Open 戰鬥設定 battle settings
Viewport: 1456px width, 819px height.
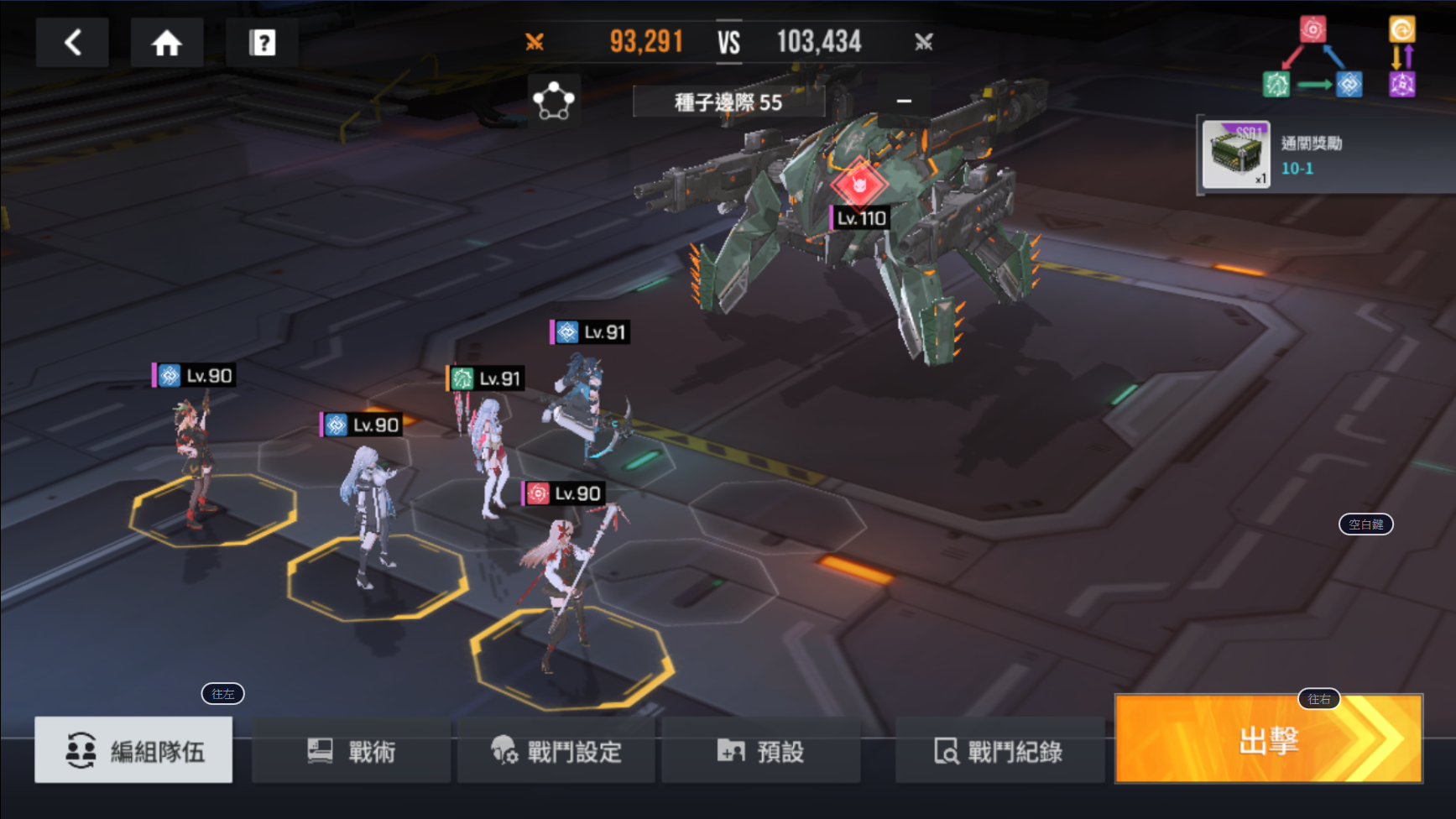click(x=557, y=750)
